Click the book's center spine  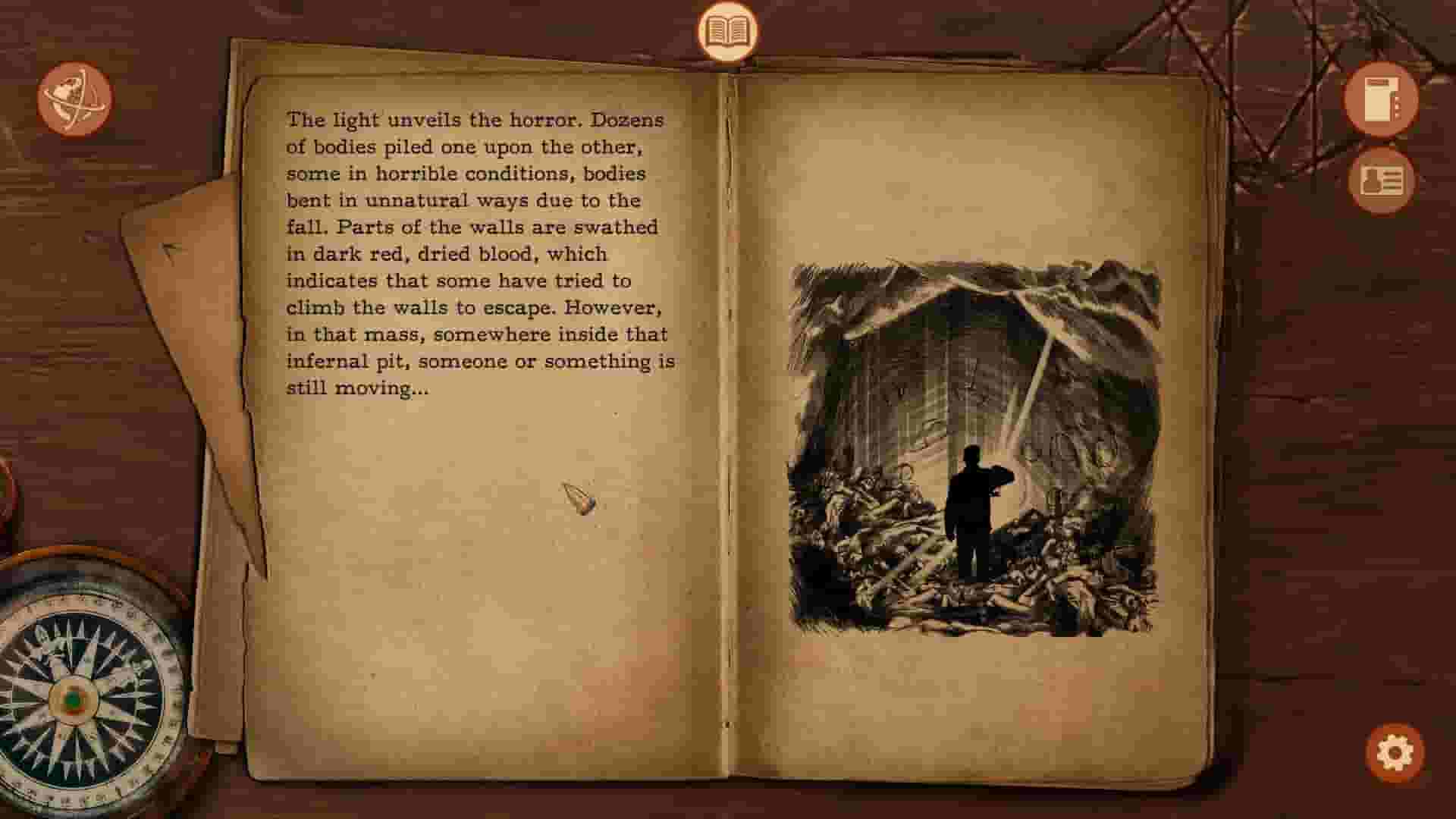[x=728, y=417]
